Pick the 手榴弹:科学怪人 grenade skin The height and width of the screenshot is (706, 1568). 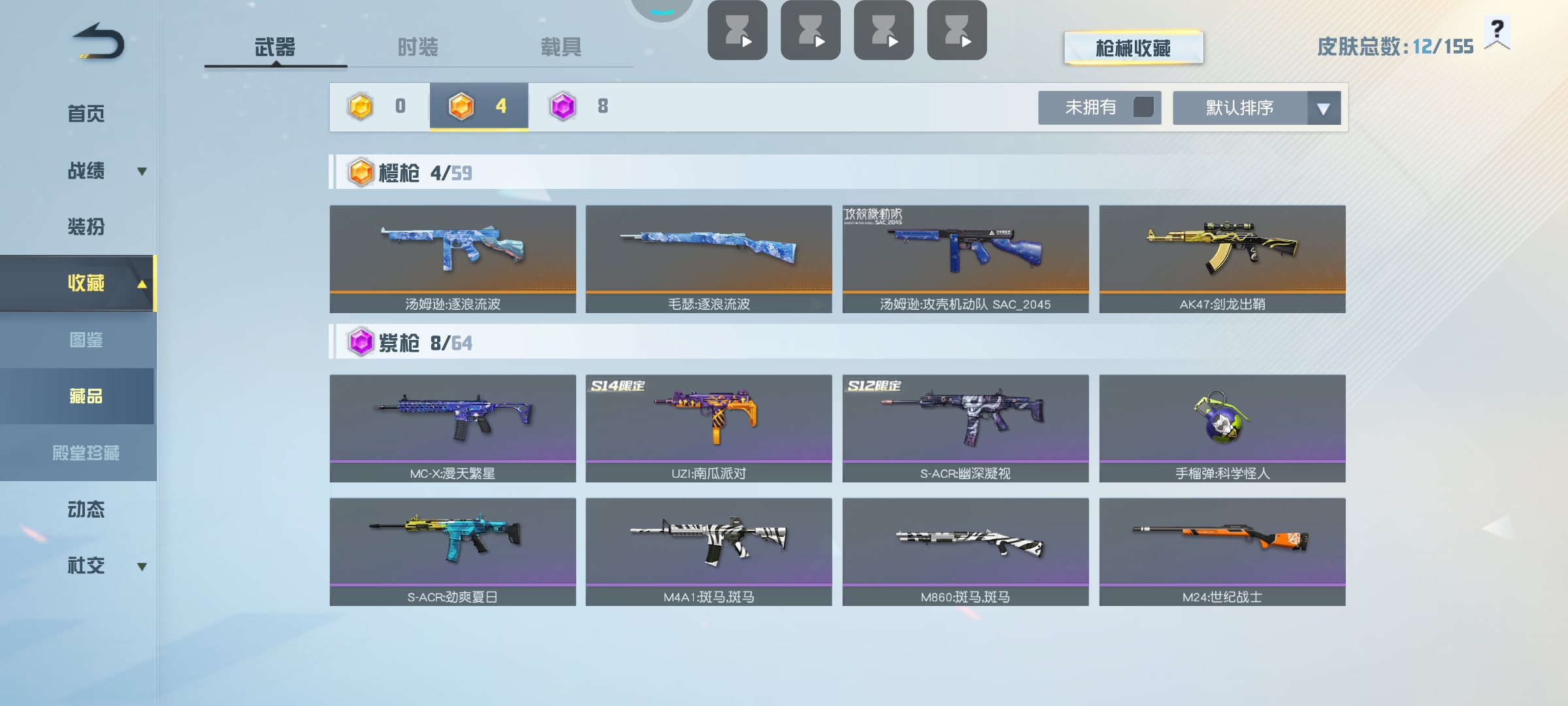[1222, 428]
